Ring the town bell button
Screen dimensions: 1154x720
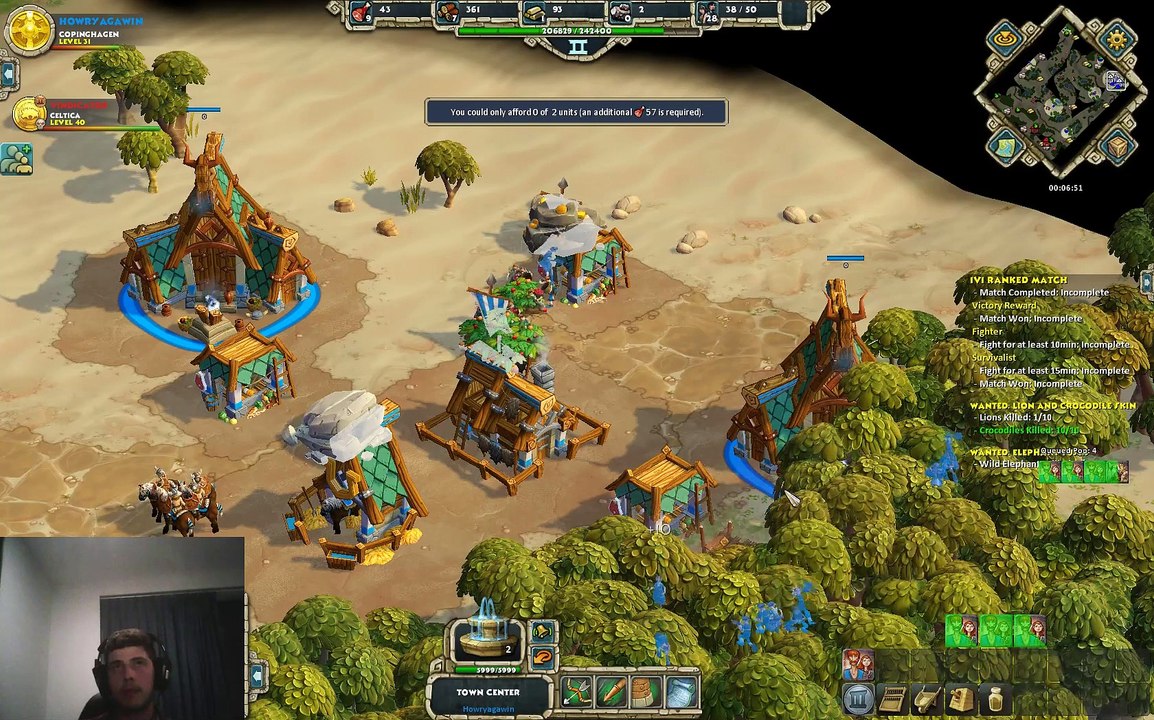point(542,632)
